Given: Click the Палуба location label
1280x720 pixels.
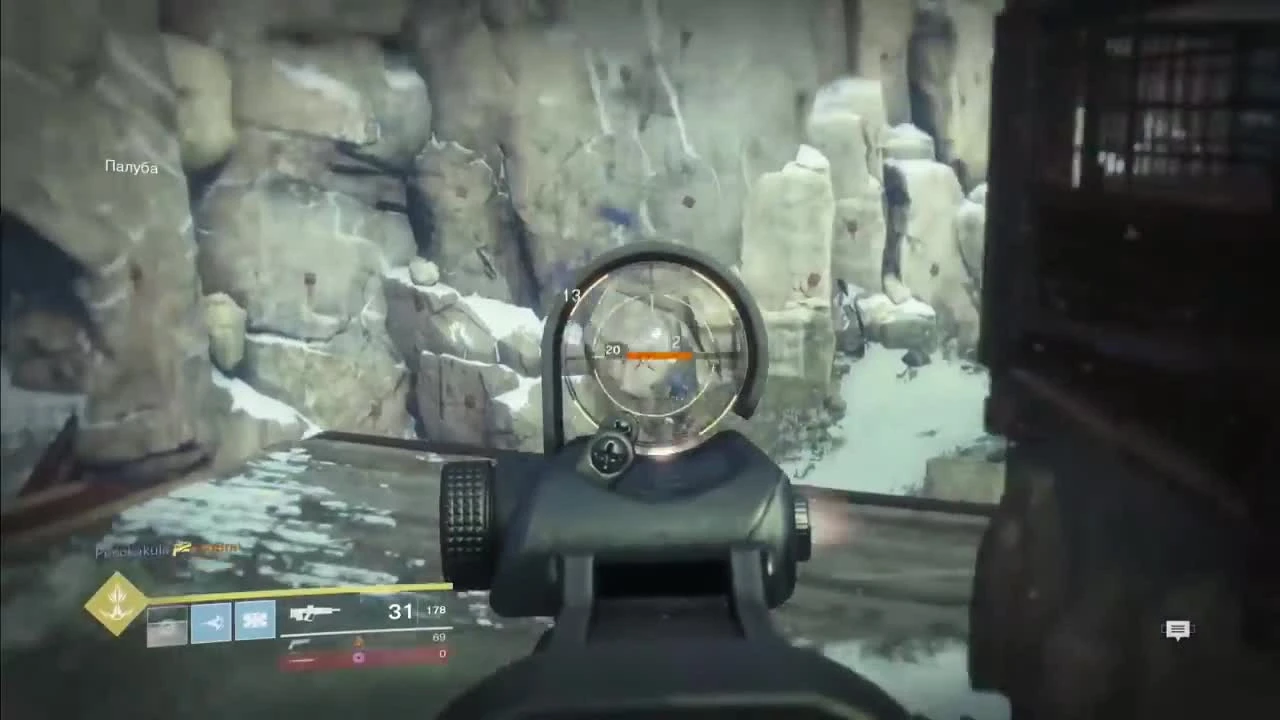Looking at the screenshot, I should (x=130, y=167).
